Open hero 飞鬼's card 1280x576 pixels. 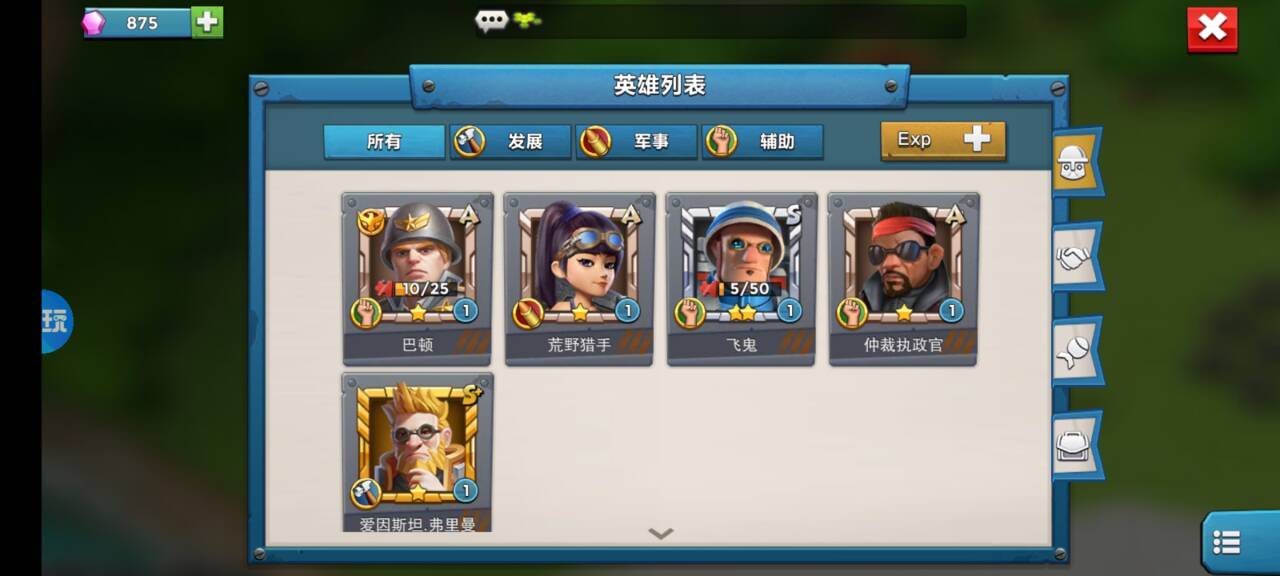(x=741, y=278)
